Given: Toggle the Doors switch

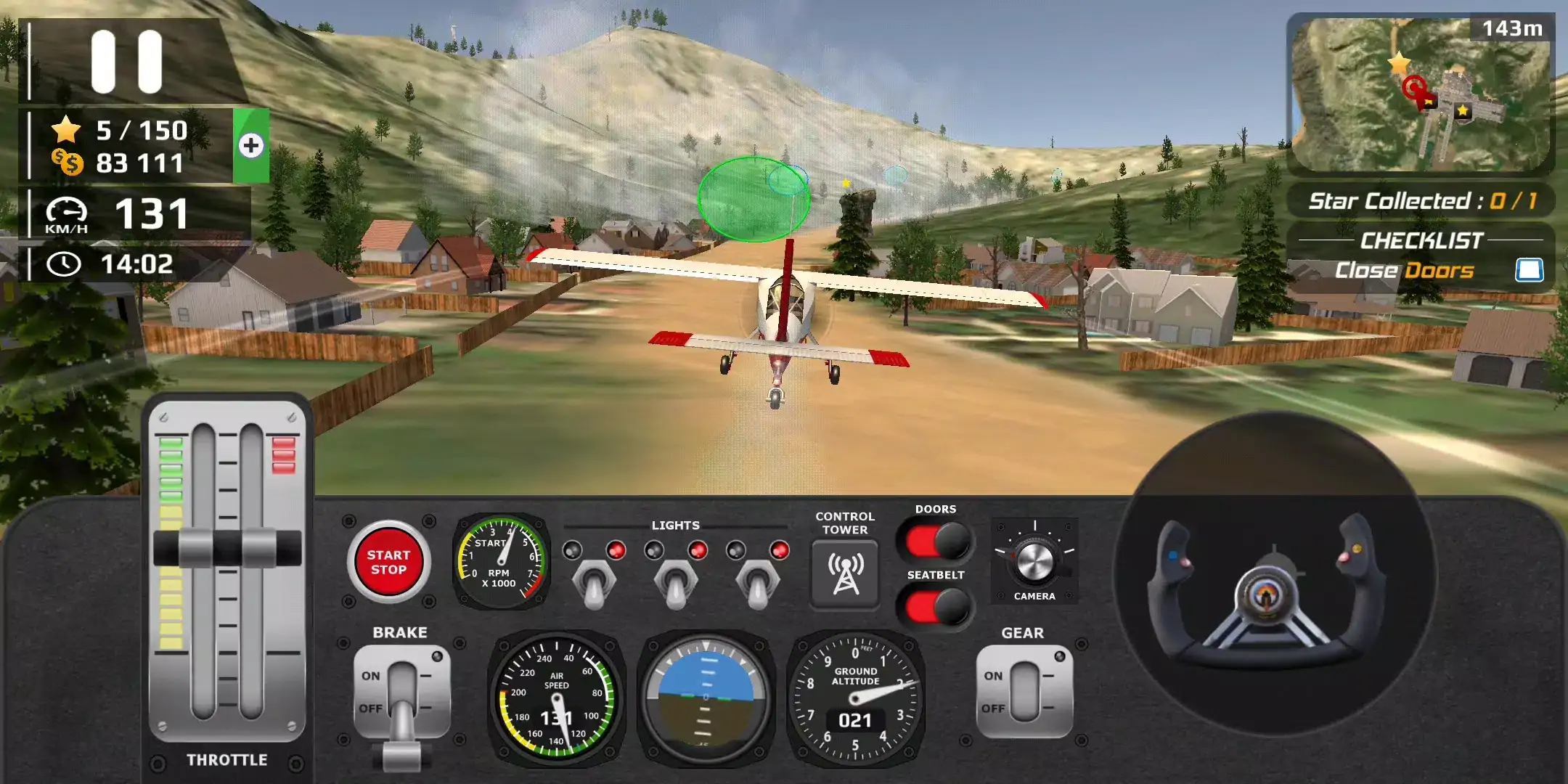Looking at the screenshot, I should (x=936, y=541).
